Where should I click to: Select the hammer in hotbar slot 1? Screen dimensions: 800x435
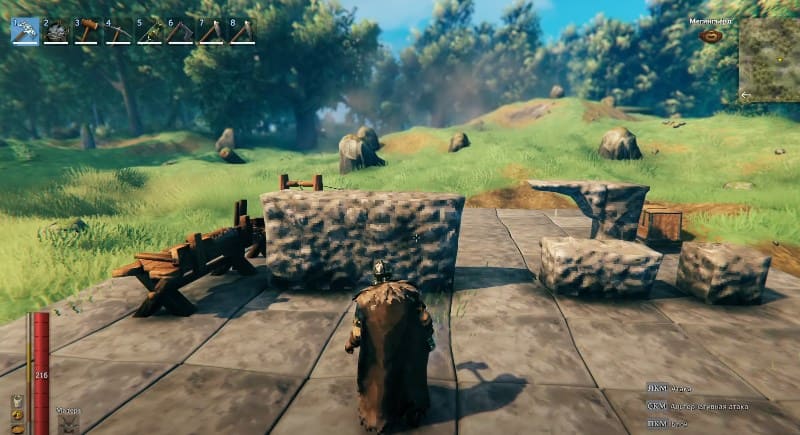pos(25,31)
